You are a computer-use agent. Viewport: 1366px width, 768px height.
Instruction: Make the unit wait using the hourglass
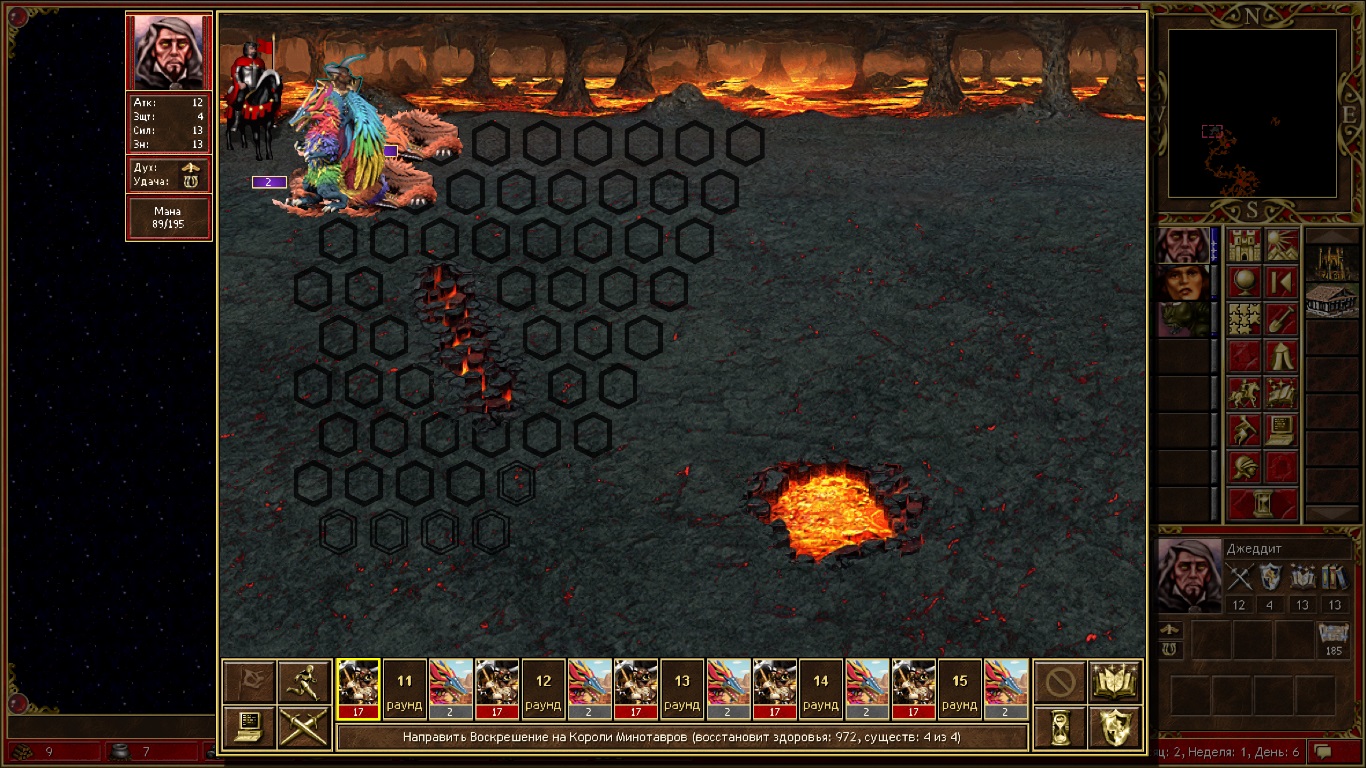coord(1060,727)
